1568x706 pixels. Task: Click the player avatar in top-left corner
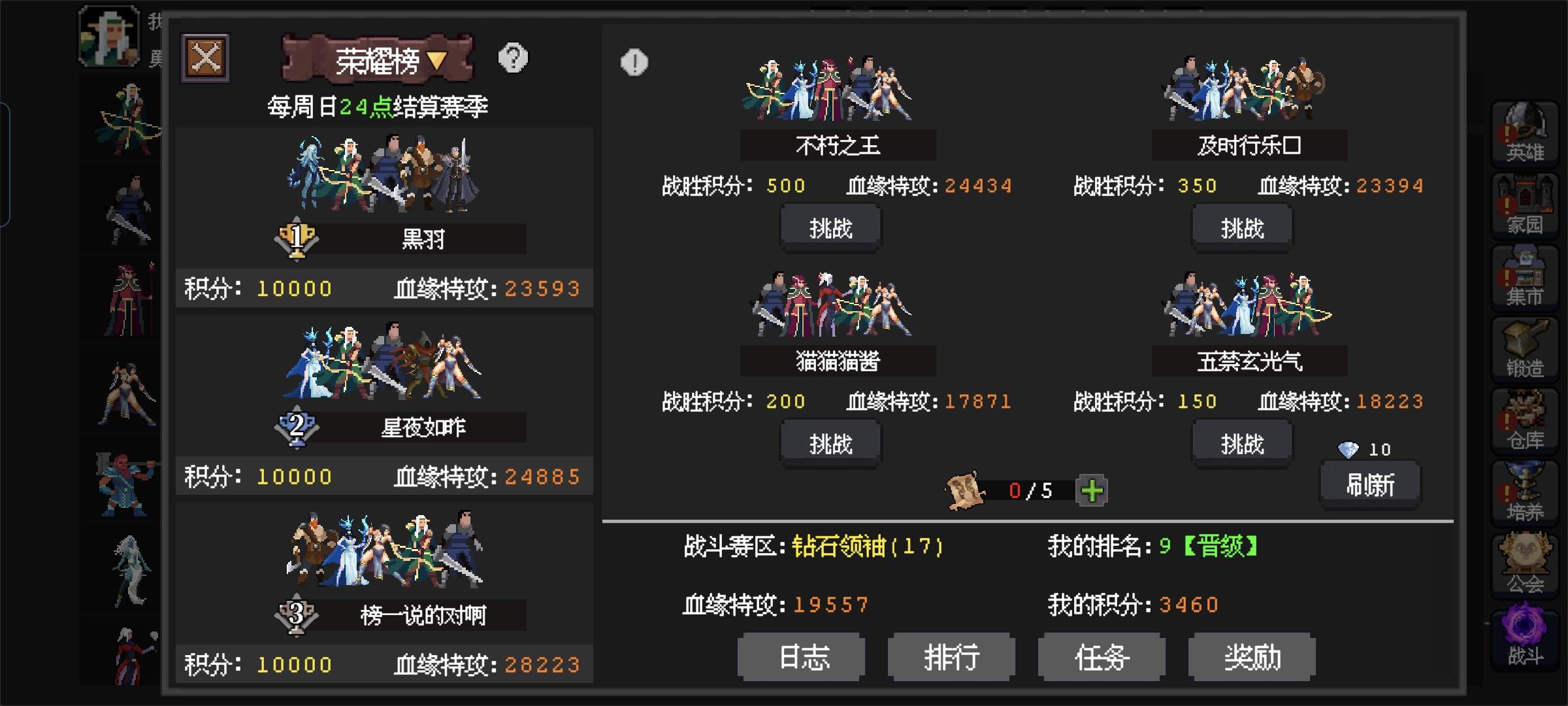coord(108,35)
